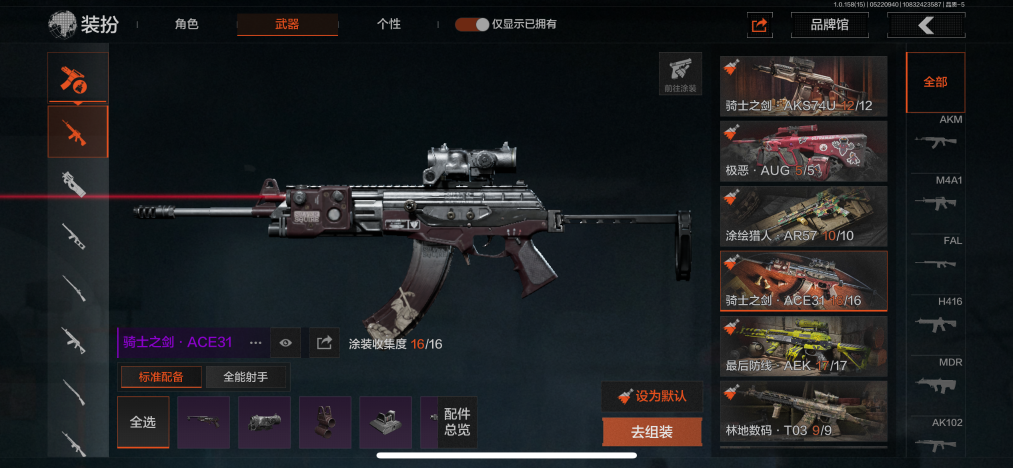
Task: Open 去组装 assembly screen
Action: 652,432
